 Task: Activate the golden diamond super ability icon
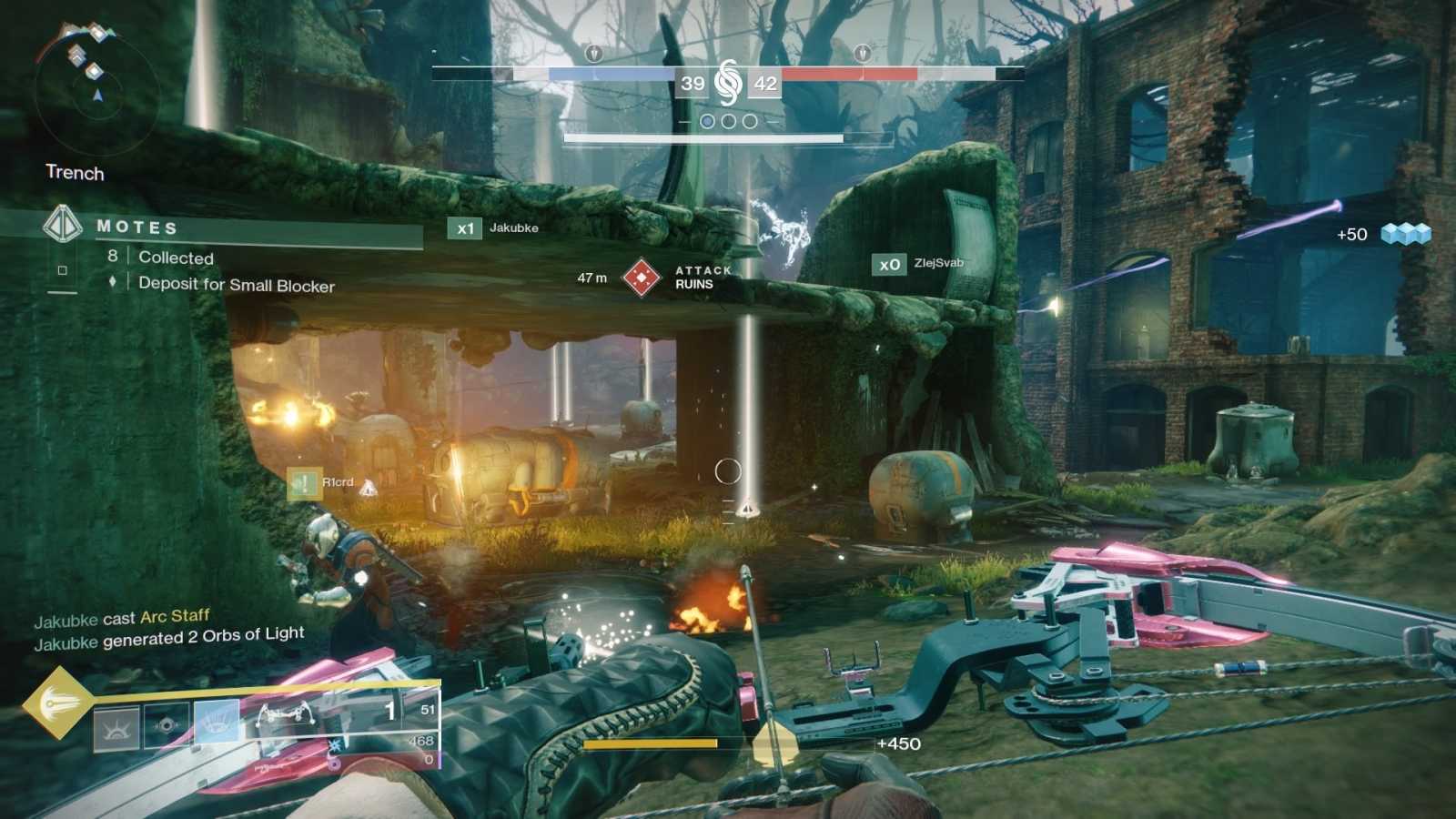58,703
